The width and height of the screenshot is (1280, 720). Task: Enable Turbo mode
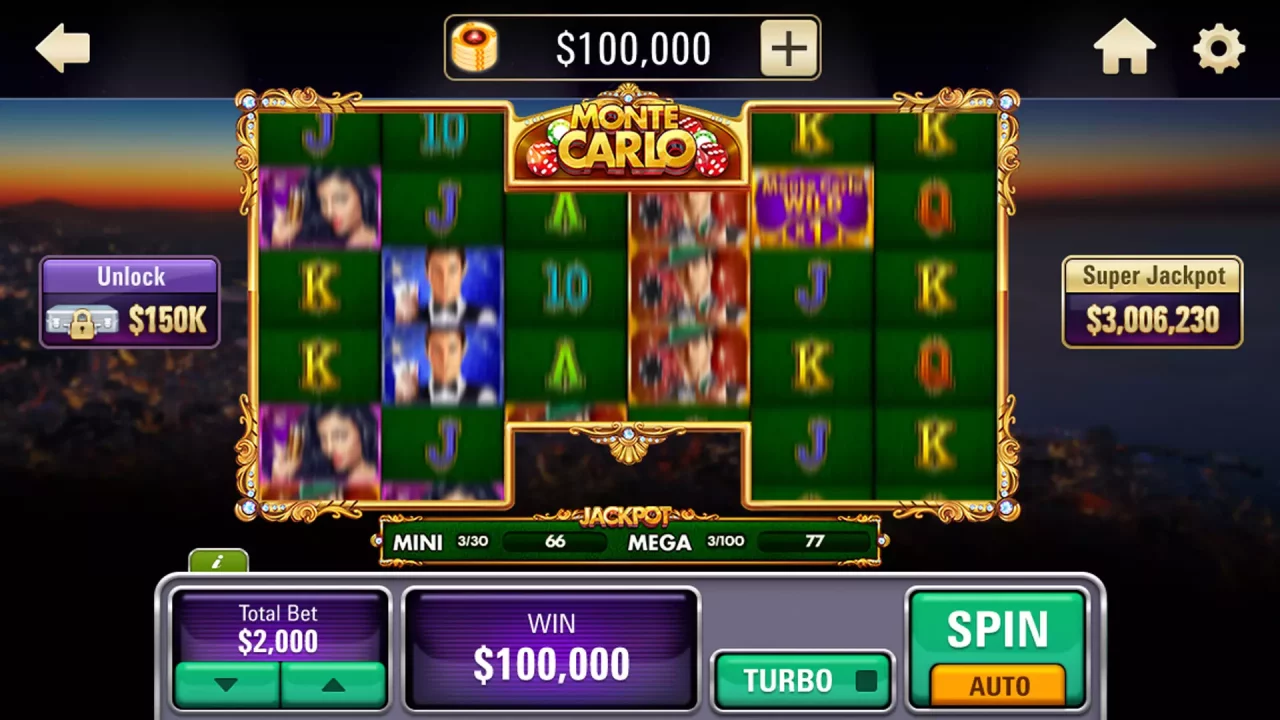point(802,680)
